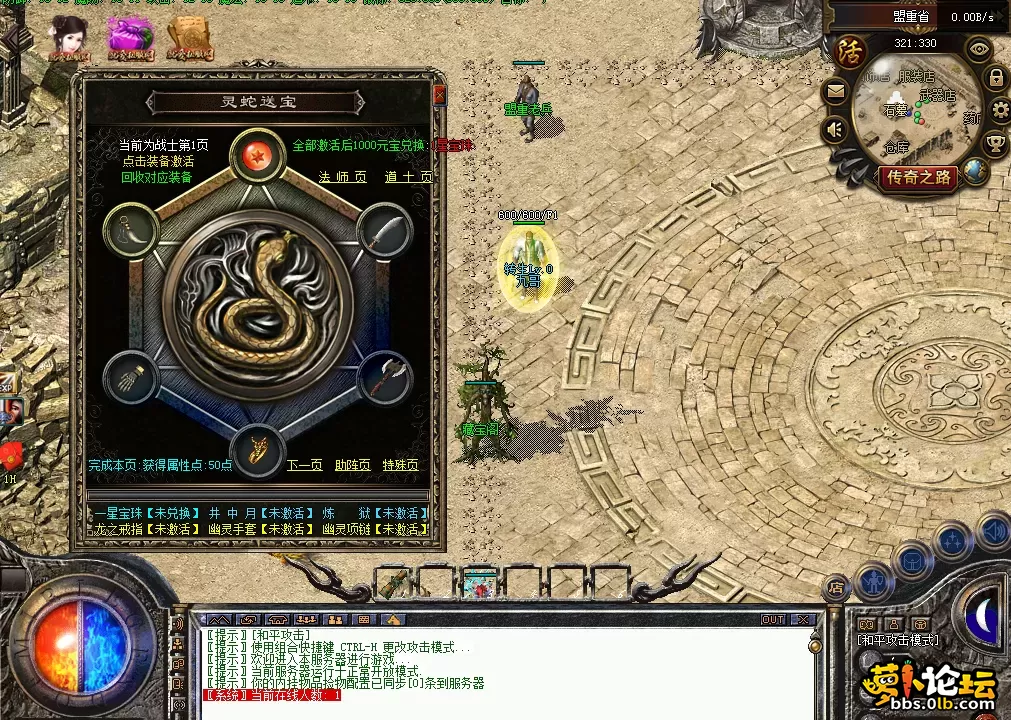The image size is (1011, 720).
Task: Toggle the eye visibility icon
Action: tap(978, 47)
